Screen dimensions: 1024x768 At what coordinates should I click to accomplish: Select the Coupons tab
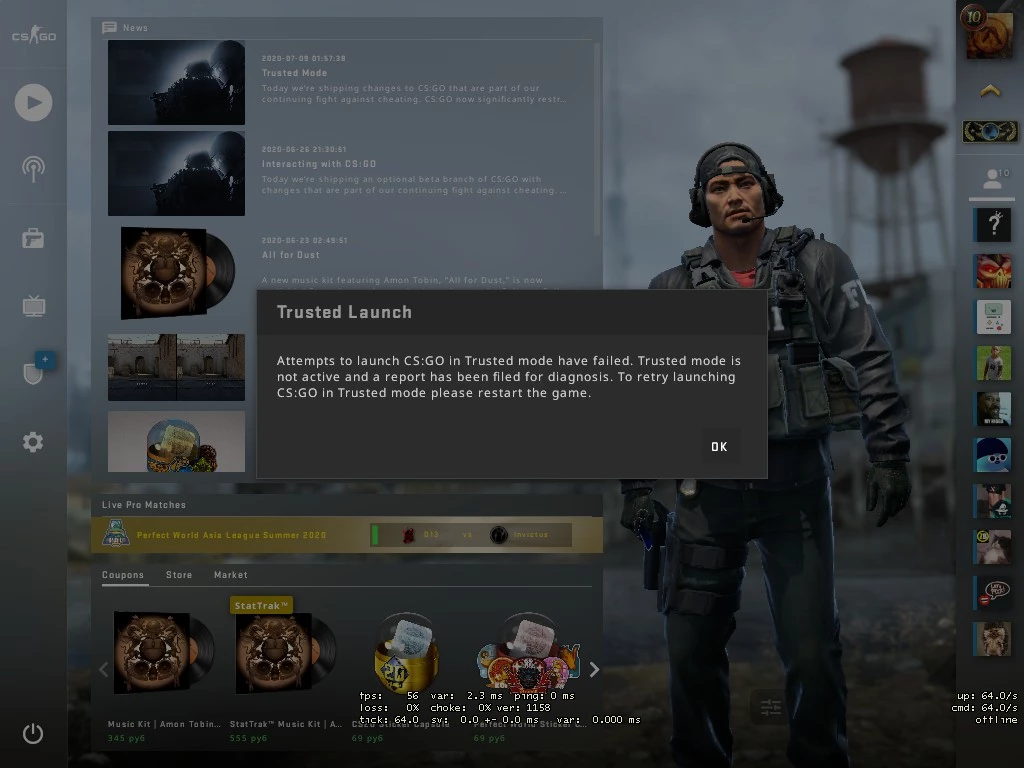(125, 575)
